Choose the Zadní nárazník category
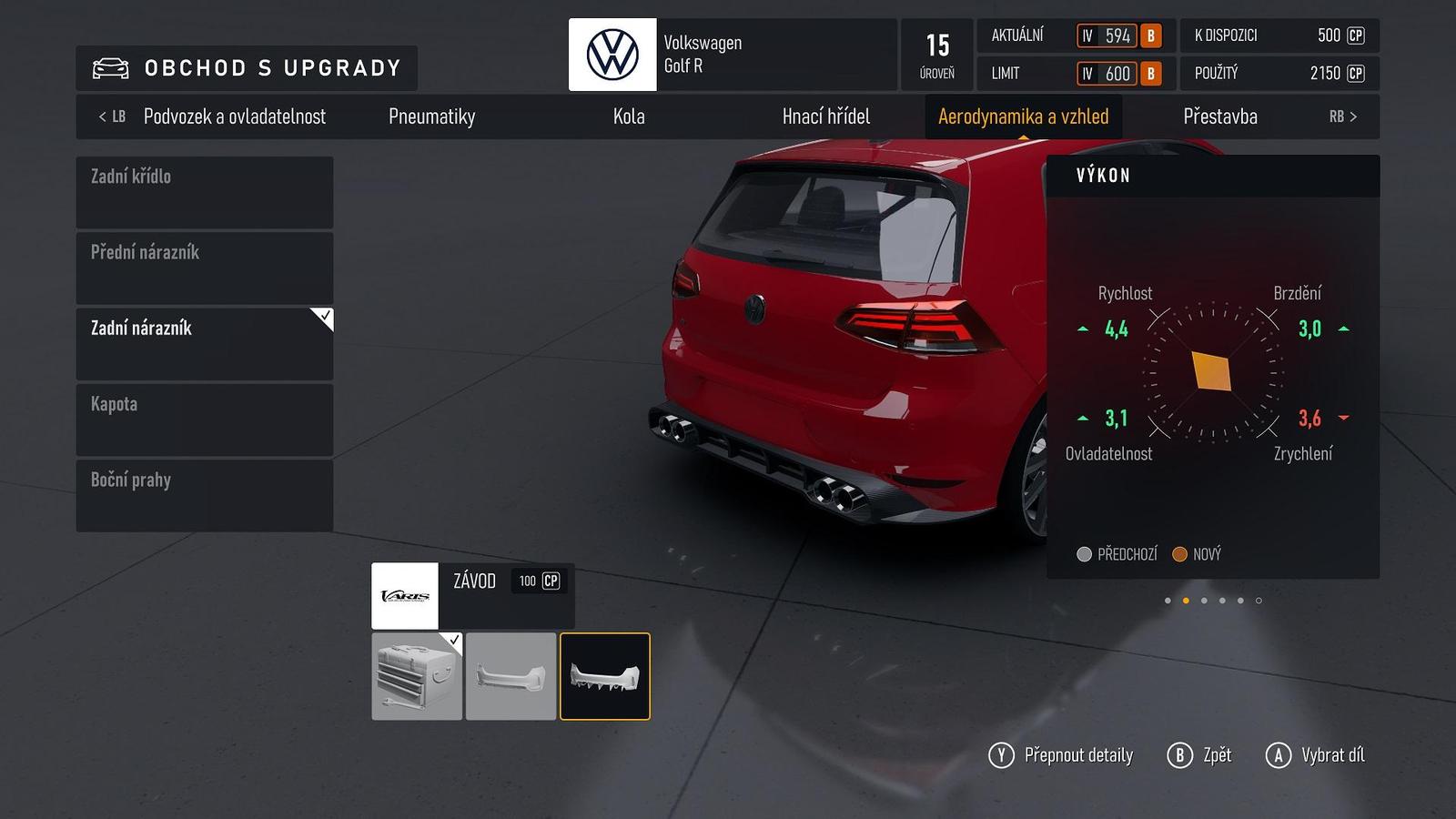1456x819 pixels. 204,343
